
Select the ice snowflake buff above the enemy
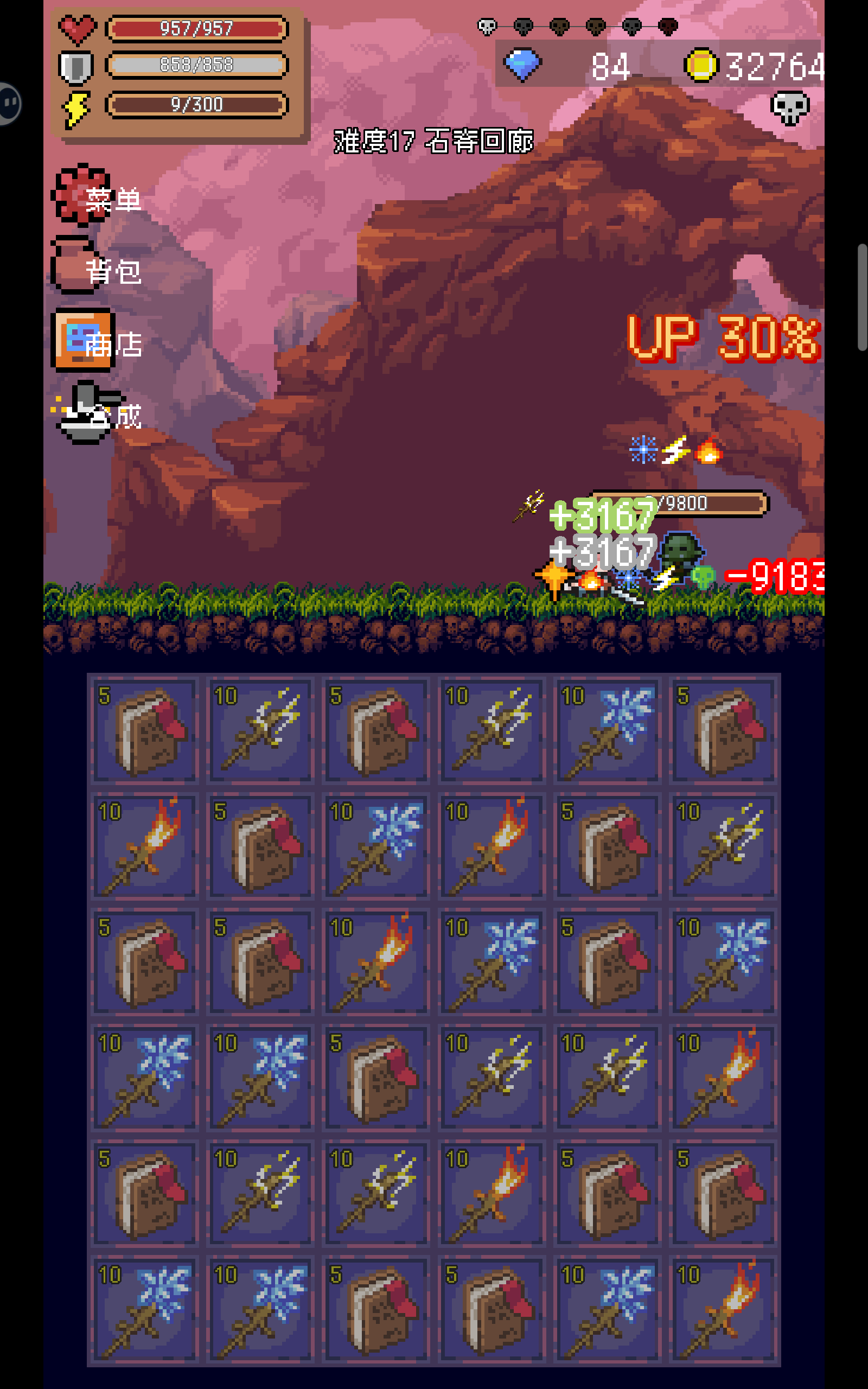[x=644, y=450]
